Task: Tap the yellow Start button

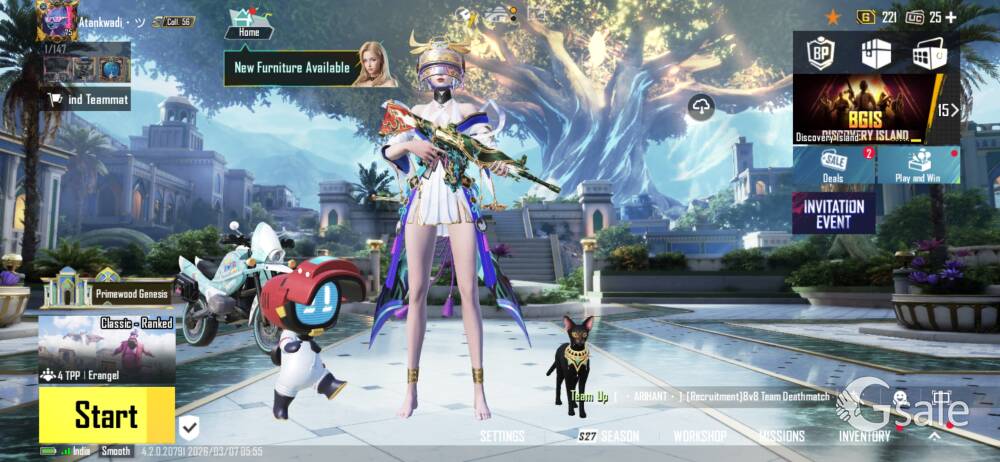Action: (x=106, y=415)
